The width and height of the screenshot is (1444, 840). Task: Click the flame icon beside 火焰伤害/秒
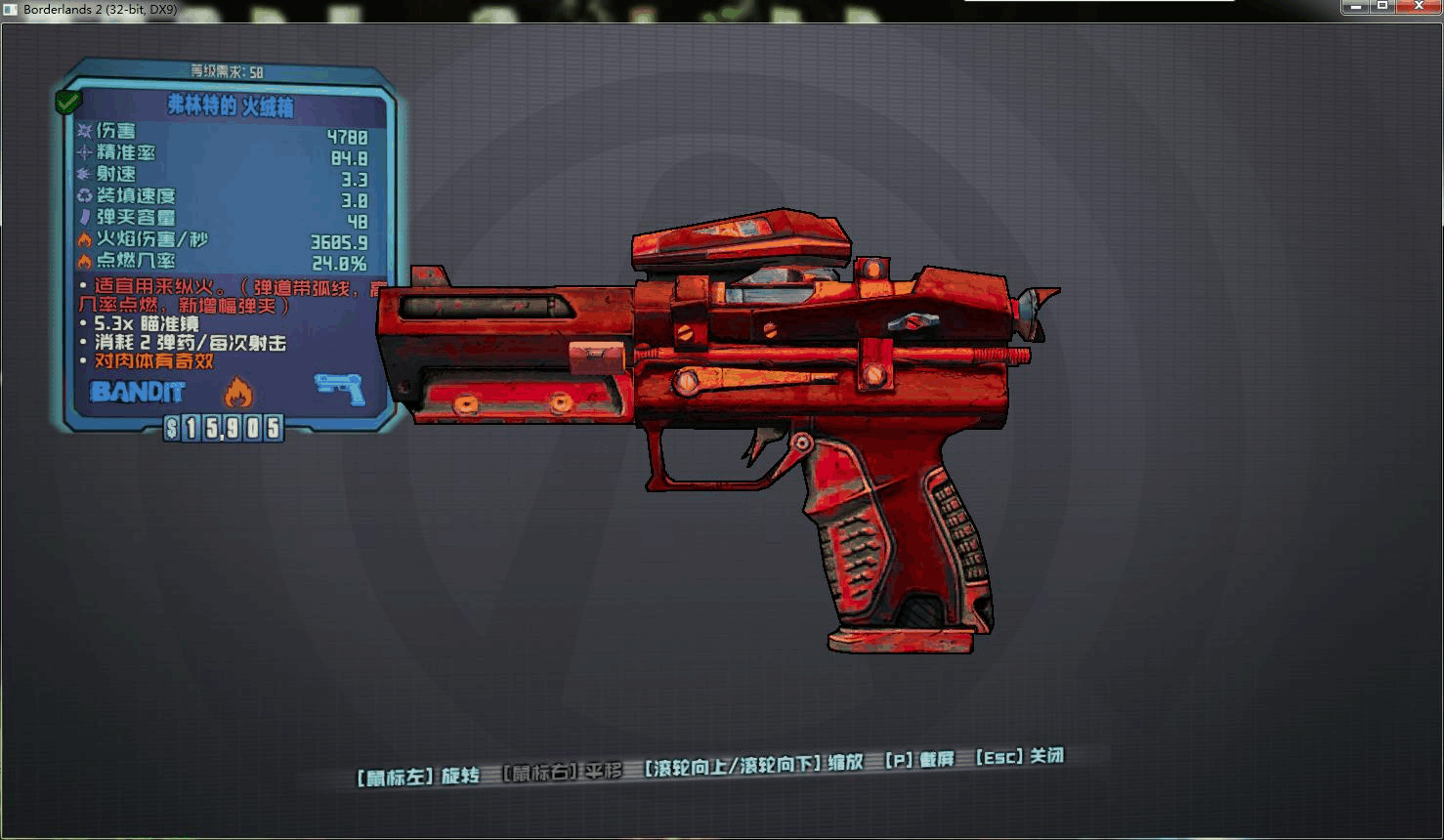coord(86,240)
